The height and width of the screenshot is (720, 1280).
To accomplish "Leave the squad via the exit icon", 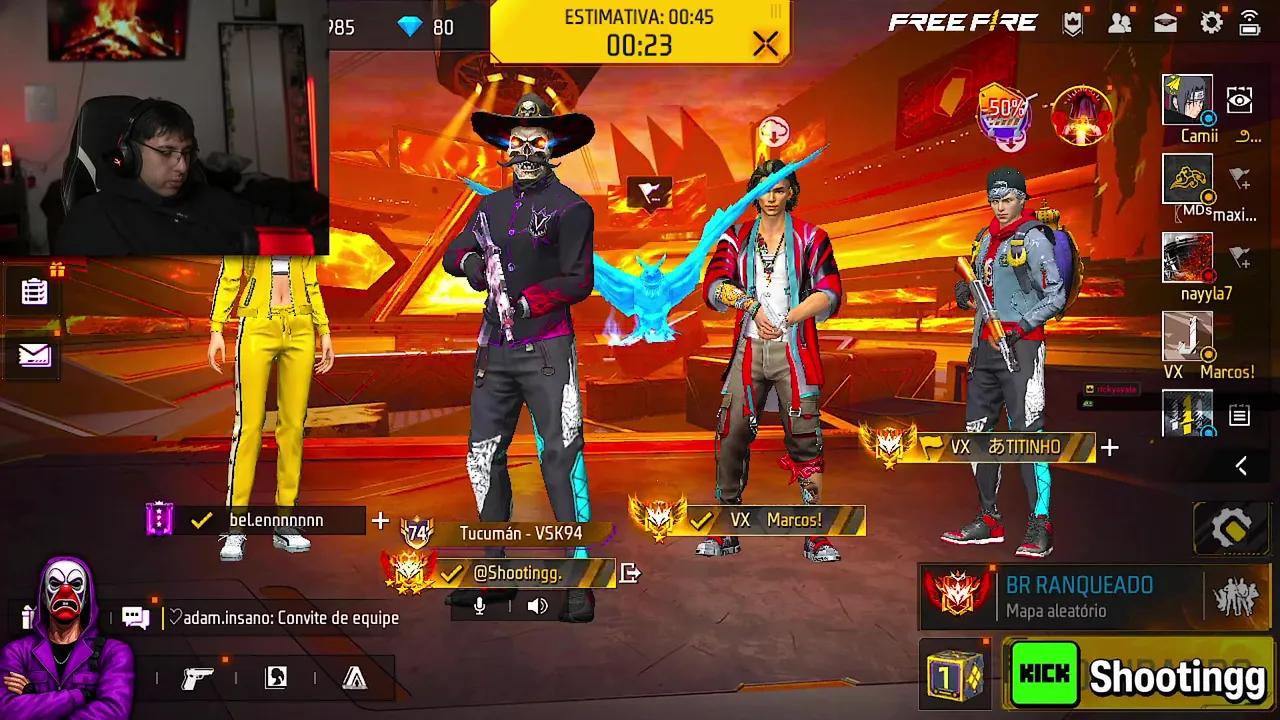I will point(630,572).
